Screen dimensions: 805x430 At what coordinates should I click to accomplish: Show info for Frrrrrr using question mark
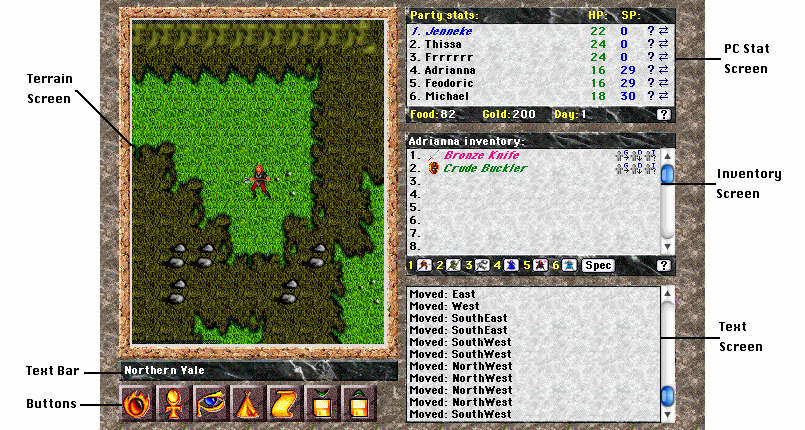coord(651,57)
